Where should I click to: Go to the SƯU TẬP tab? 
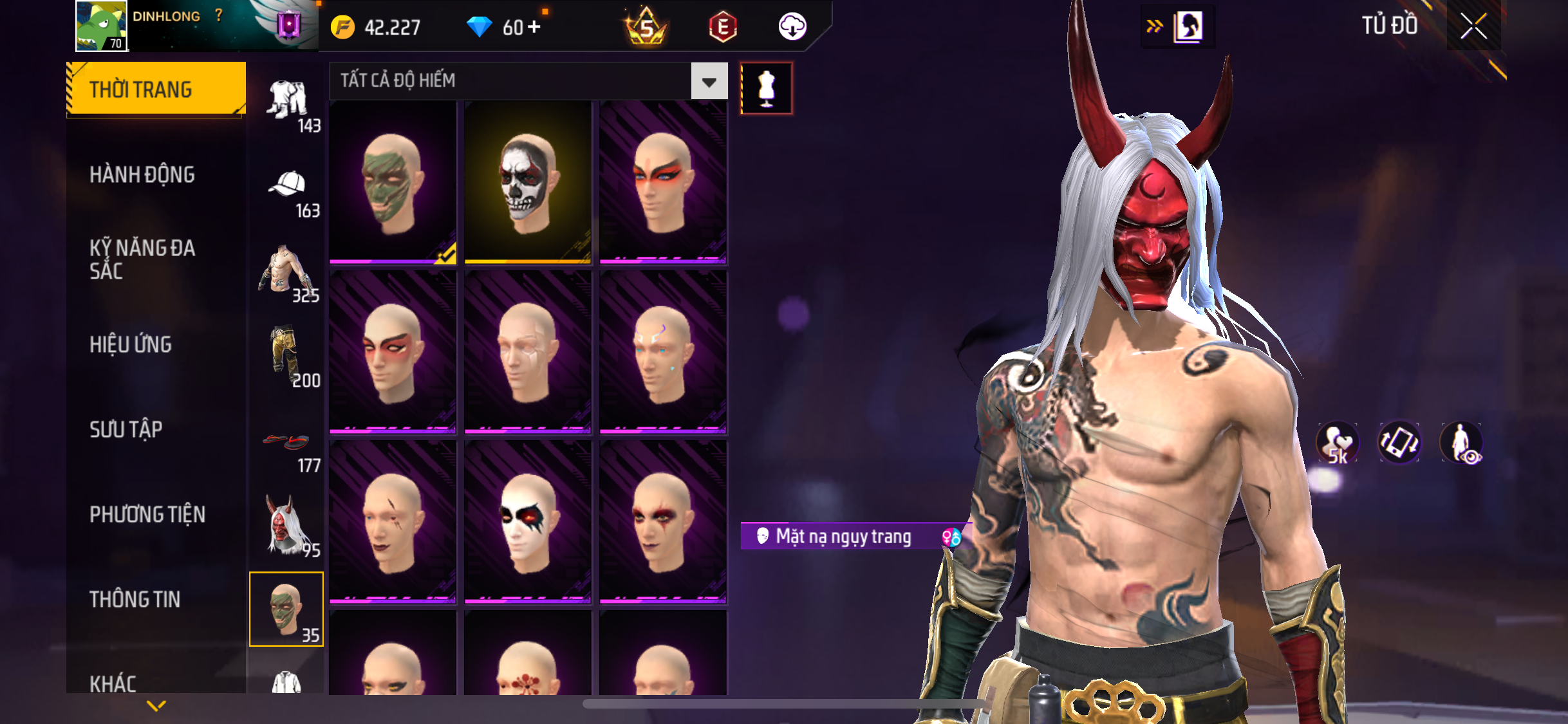coord(126,429)
